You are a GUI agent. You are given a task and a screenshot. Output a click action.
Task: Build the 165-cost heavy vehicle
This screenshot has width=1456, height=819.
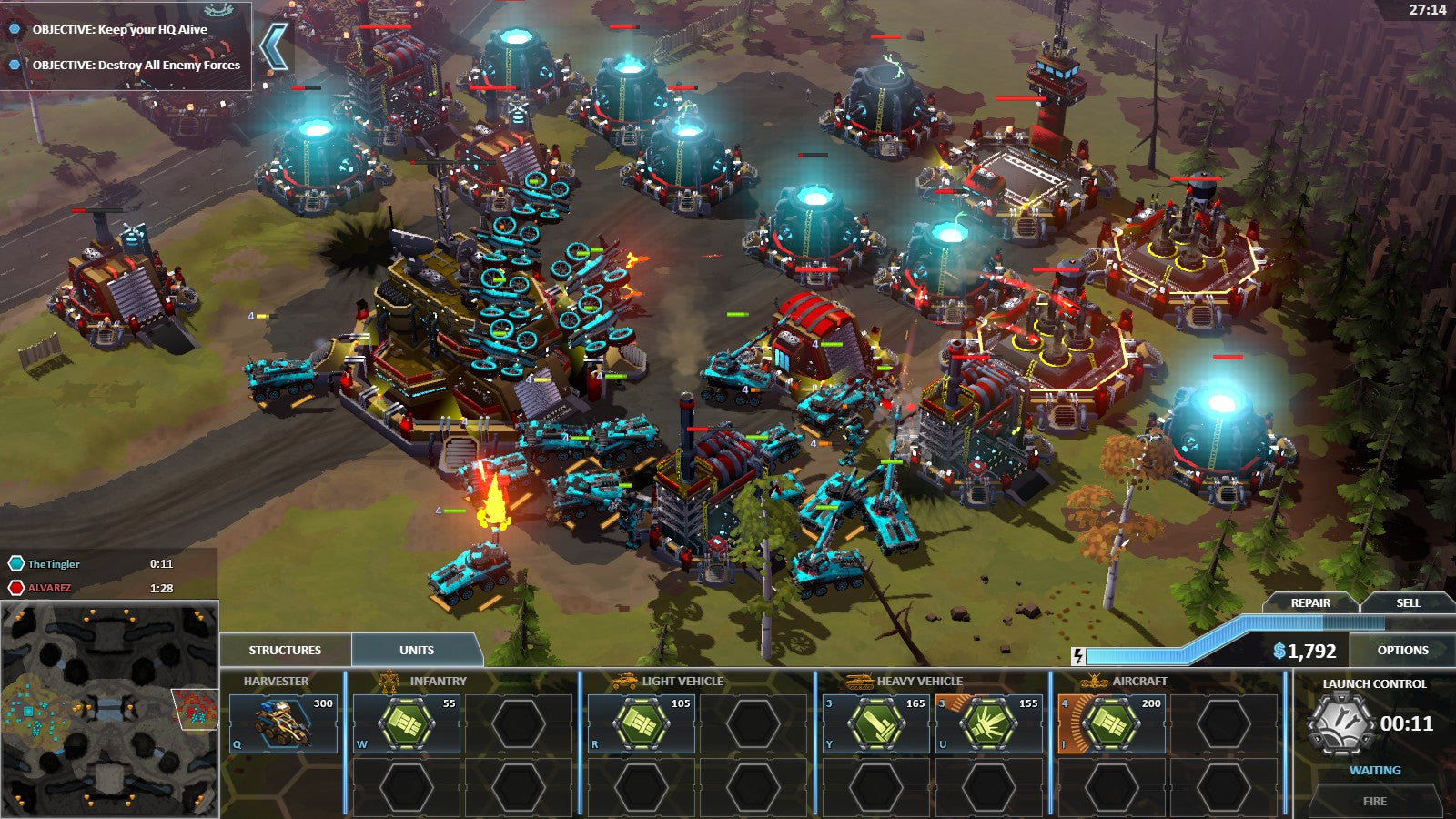[x=875, y=723]
